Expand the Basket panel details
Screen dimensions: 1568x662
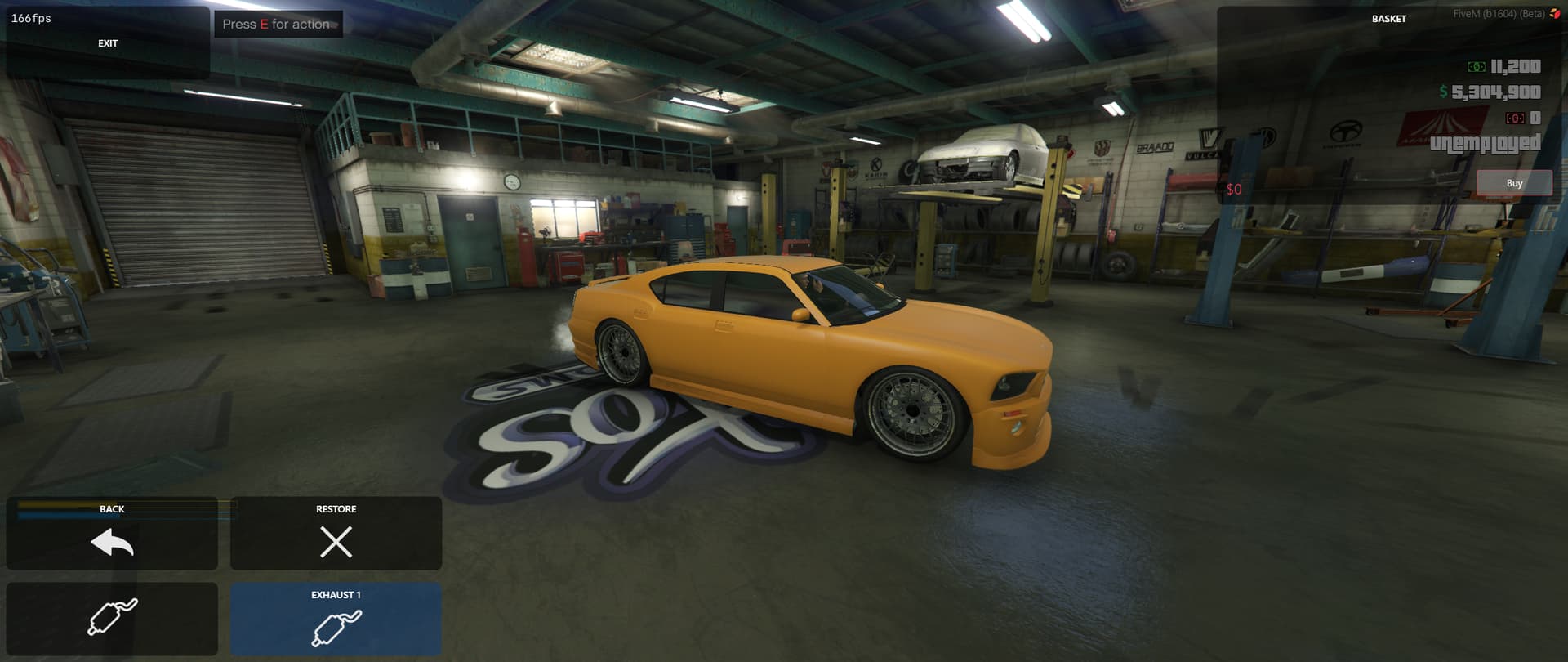coord(1391,16)
